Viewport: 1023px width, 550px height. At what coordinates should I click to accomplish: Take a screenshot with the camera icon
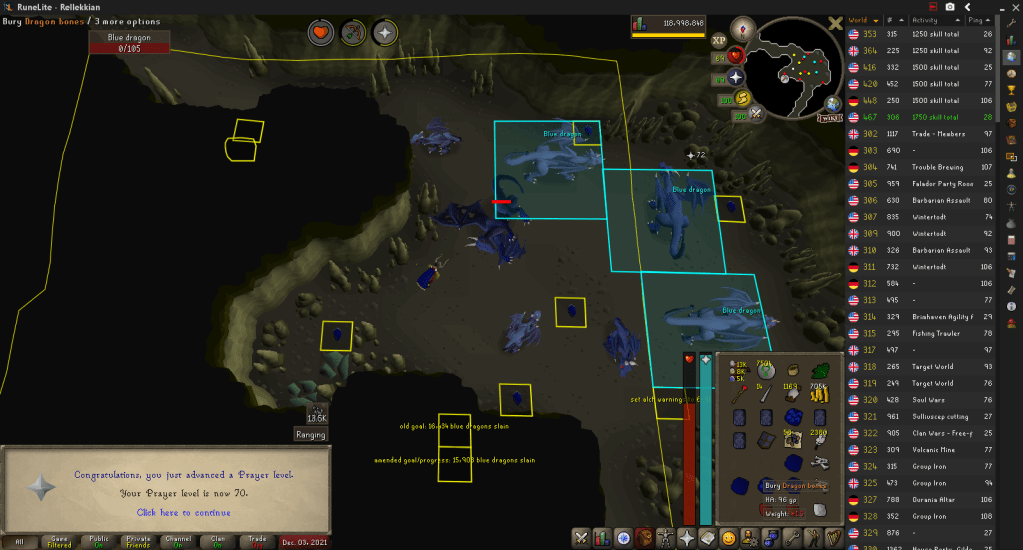click(x=949, y=7)
